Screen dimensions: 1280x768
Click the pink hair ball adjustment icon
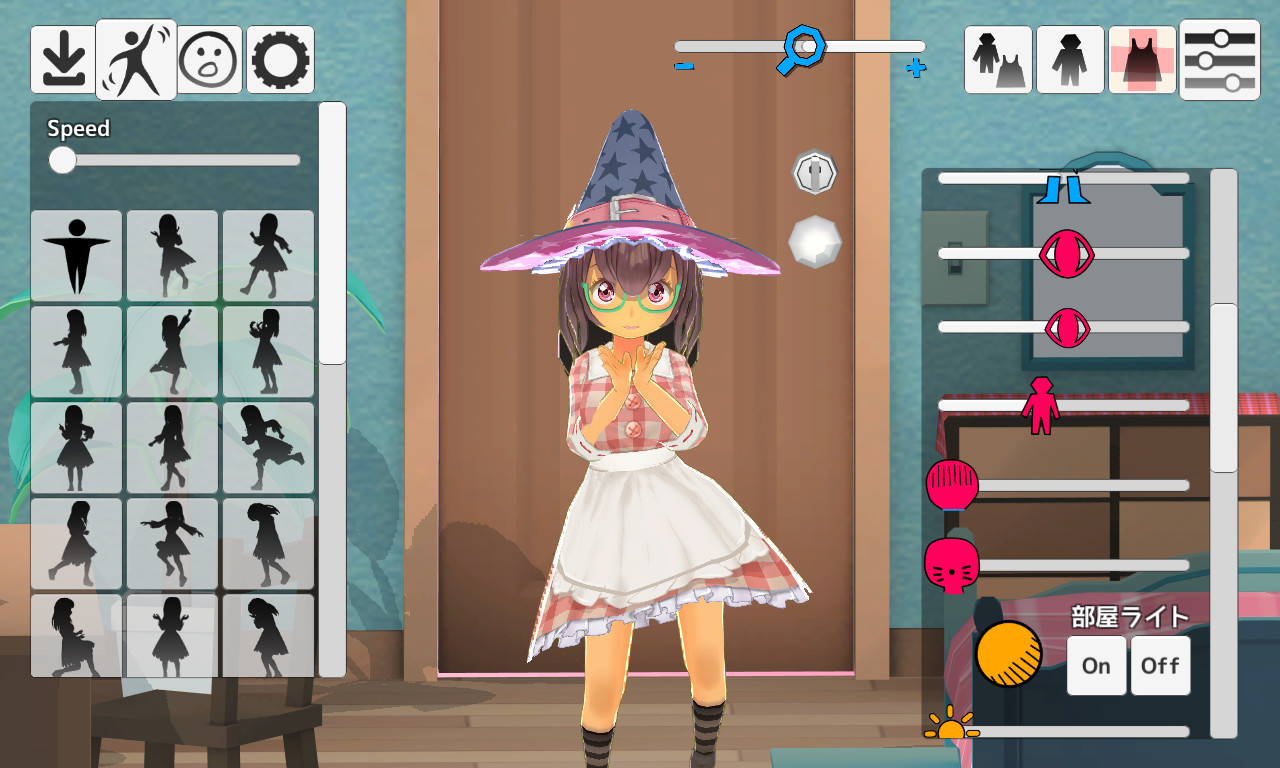point(951,487)
